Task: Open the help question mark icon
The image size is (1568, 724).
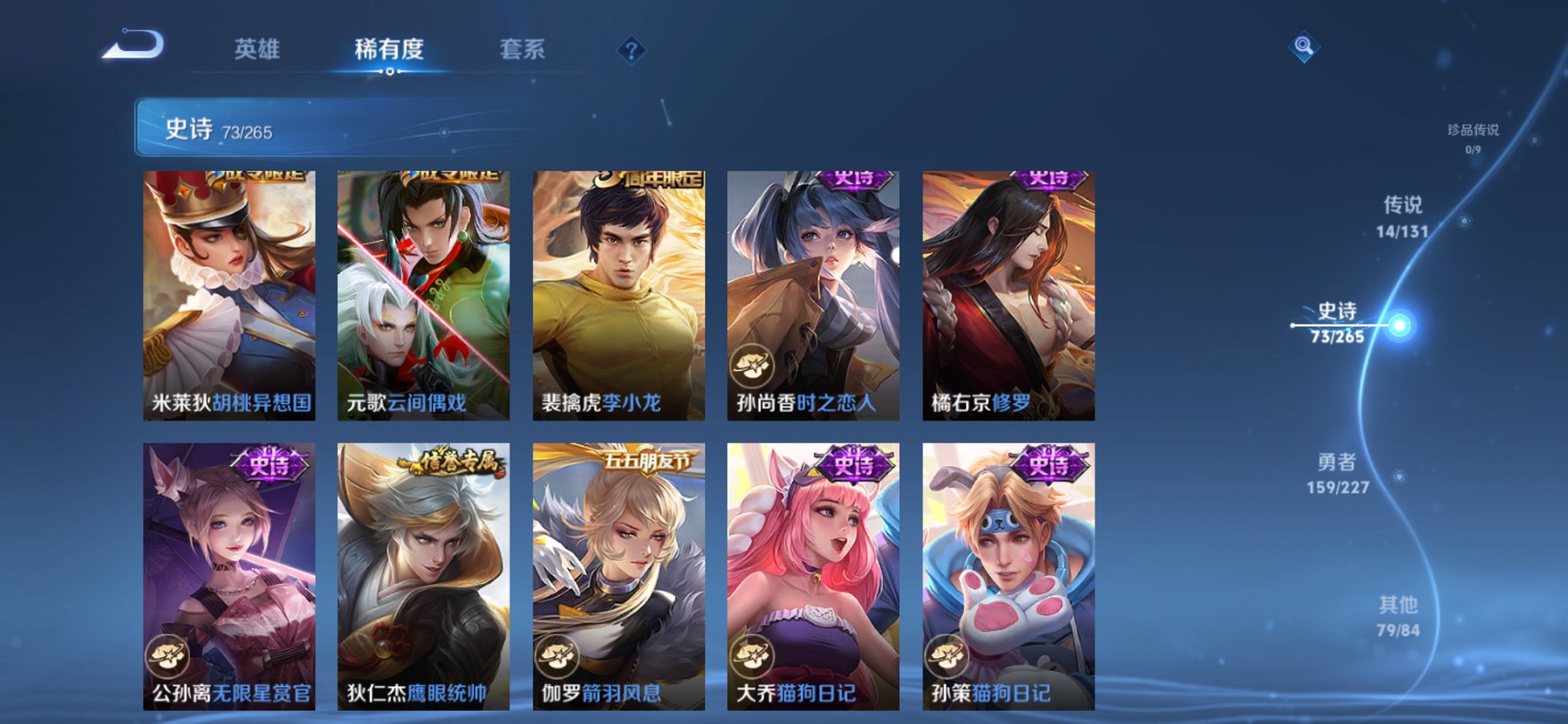Action: (x=632, y=50)
